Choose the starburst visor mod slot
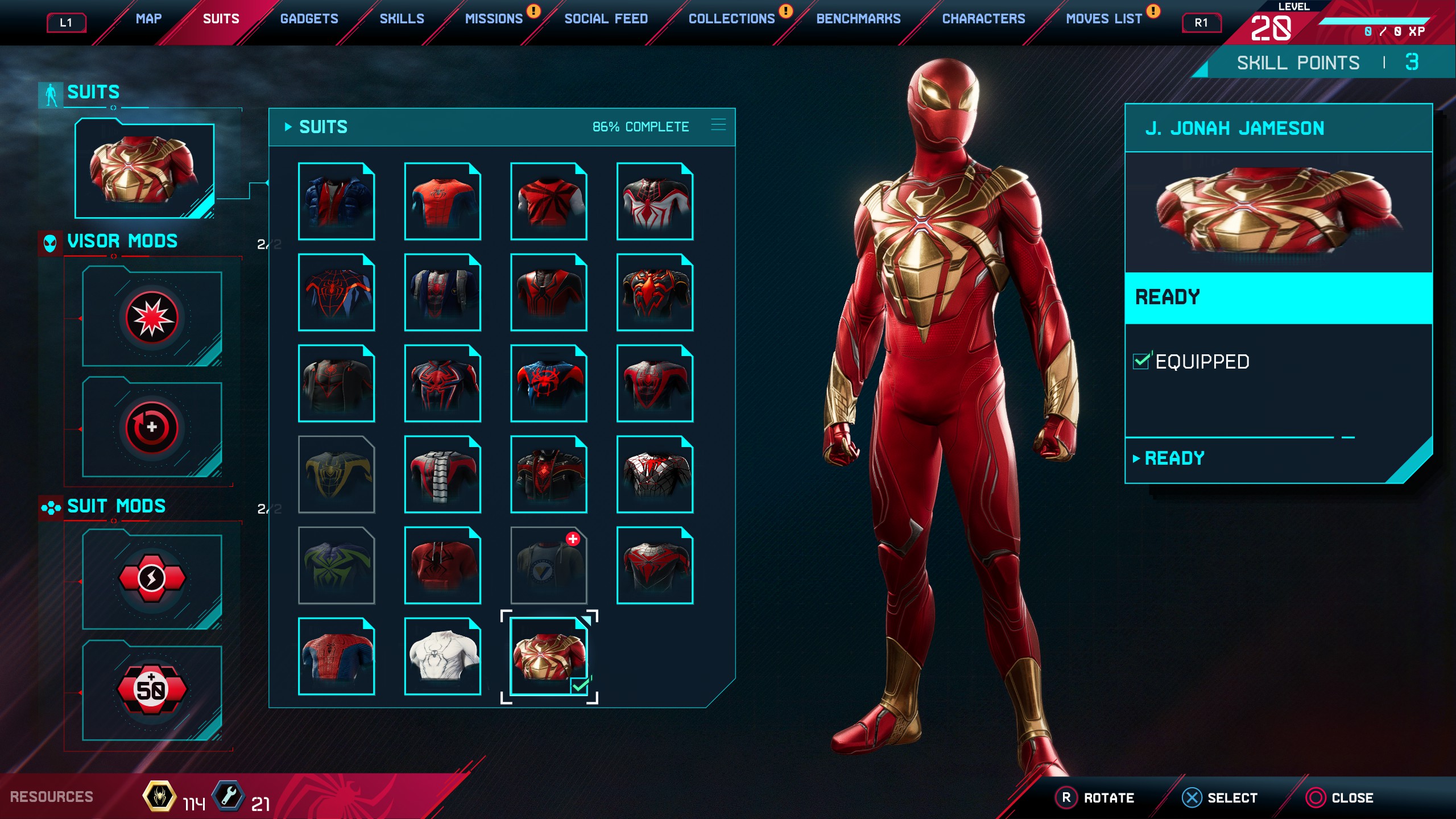 click(152, 318)
